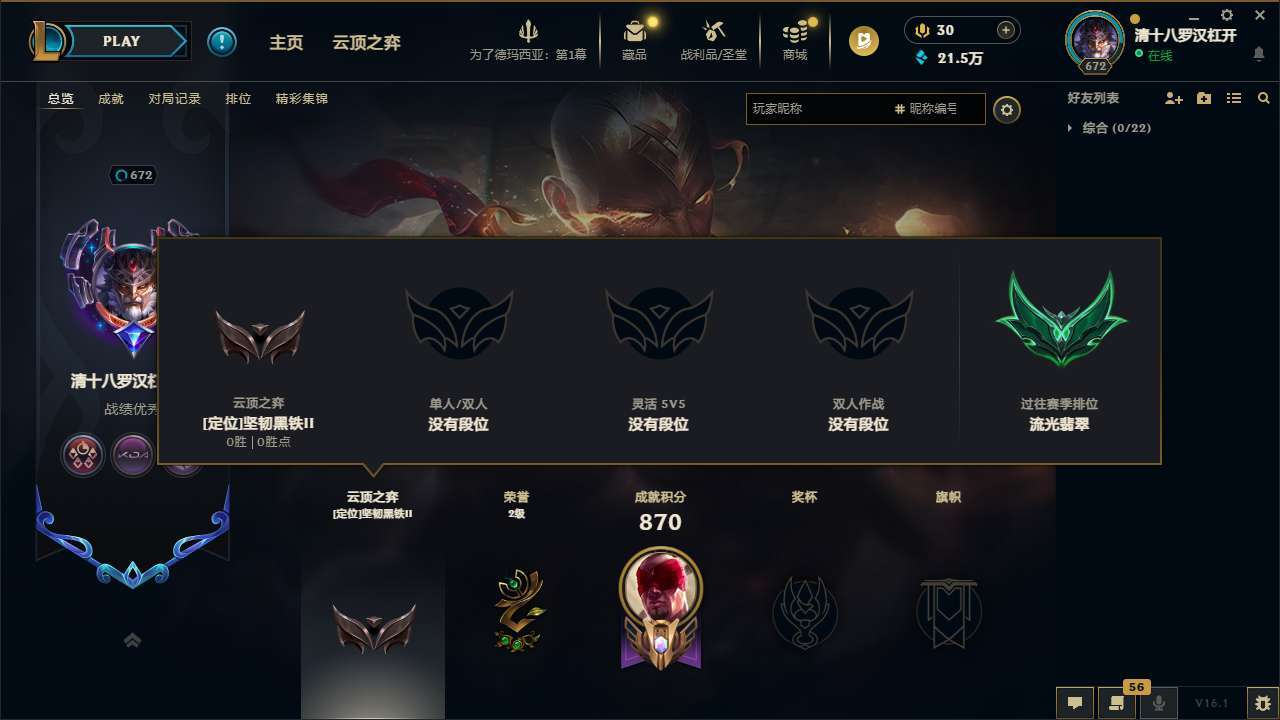Image resolution: width=1280 pixels, height=720 pixels.
Task: Open the 商城 Store
Action: tap(795, 40)
